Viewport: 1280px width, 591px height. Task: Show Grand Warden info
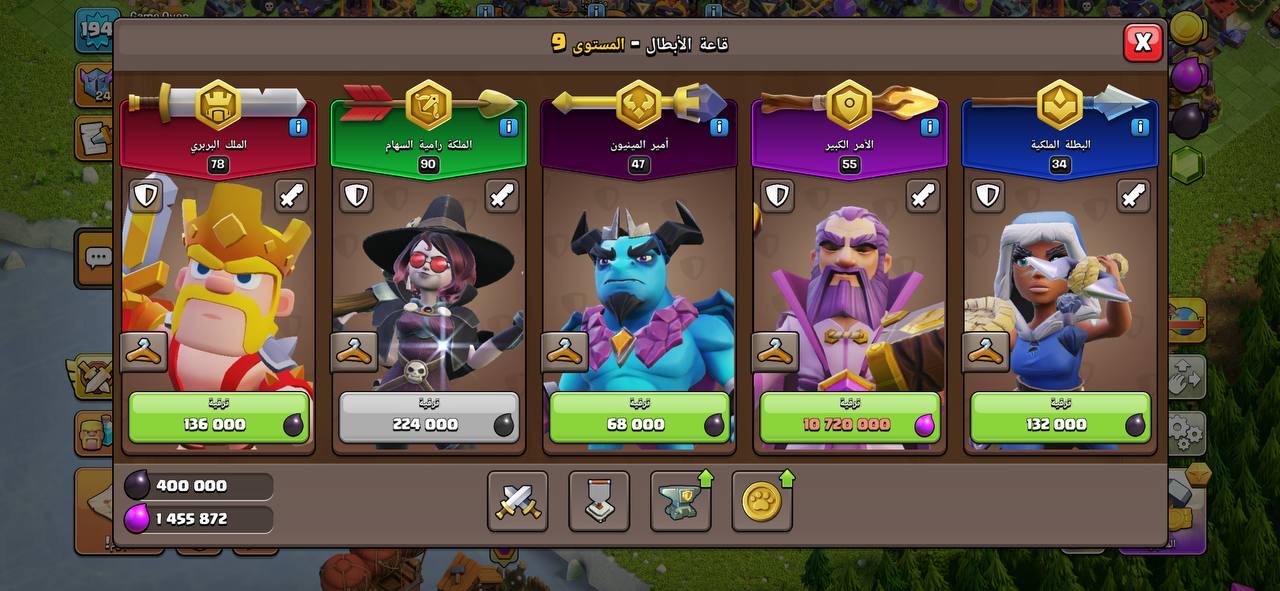point(929,127)
